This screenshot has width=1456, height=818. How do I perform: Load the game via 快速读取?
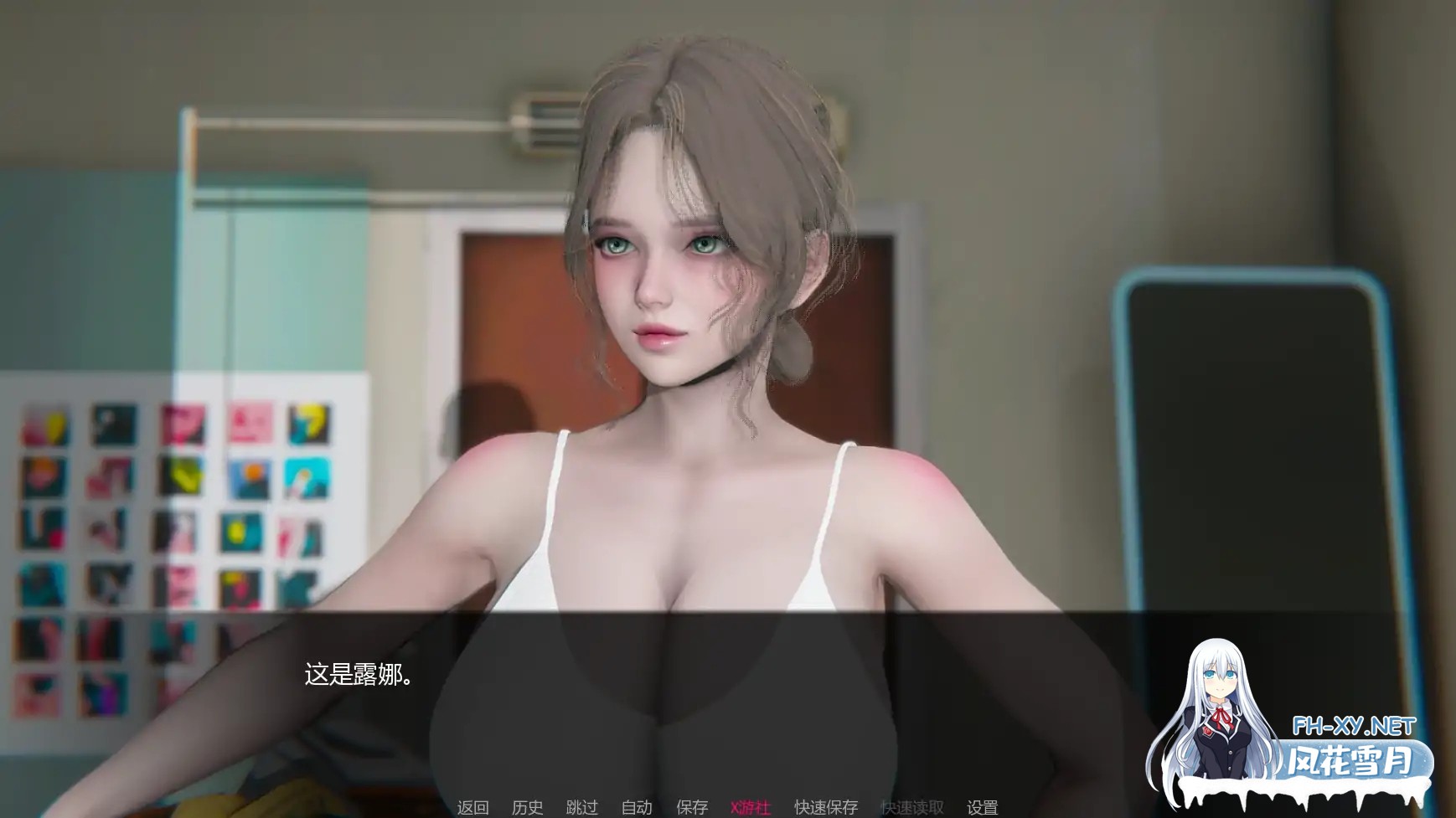pyautogui.click(x=912, y=805)
